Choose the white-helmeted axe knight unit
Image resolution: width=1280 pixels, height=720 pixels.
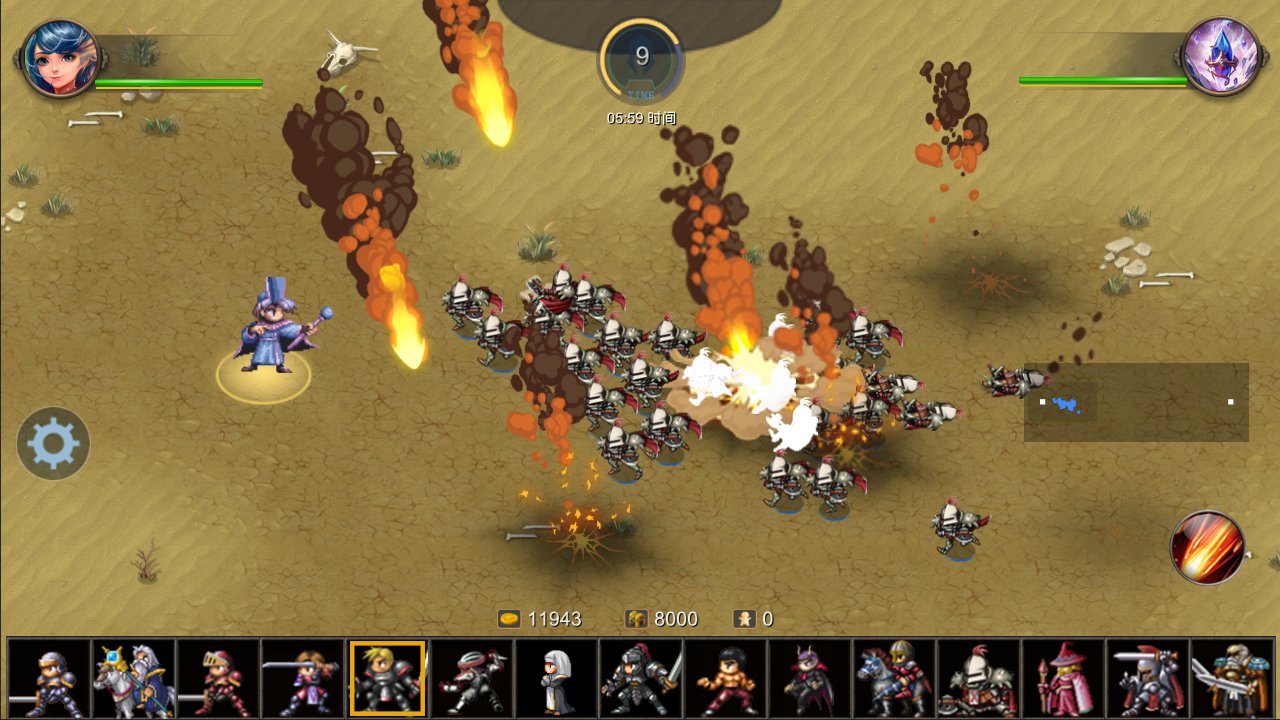pos(979,679)
